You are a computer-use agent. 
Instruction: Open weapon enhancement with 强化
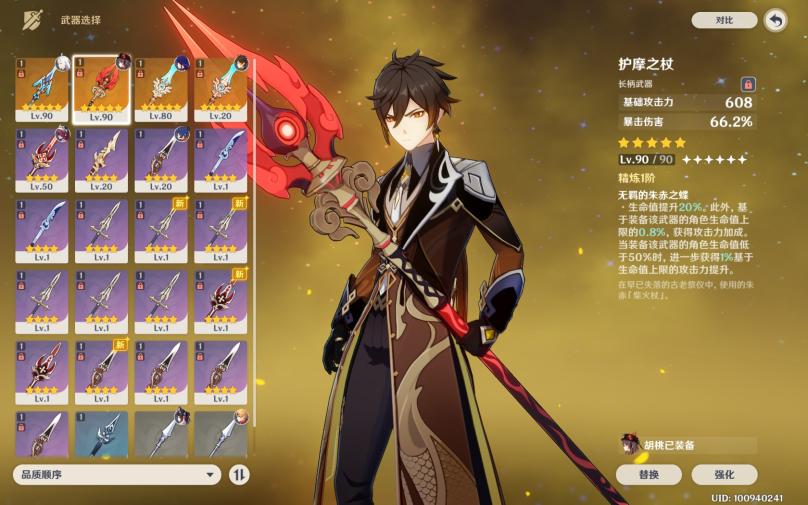(x=724, y=475)
